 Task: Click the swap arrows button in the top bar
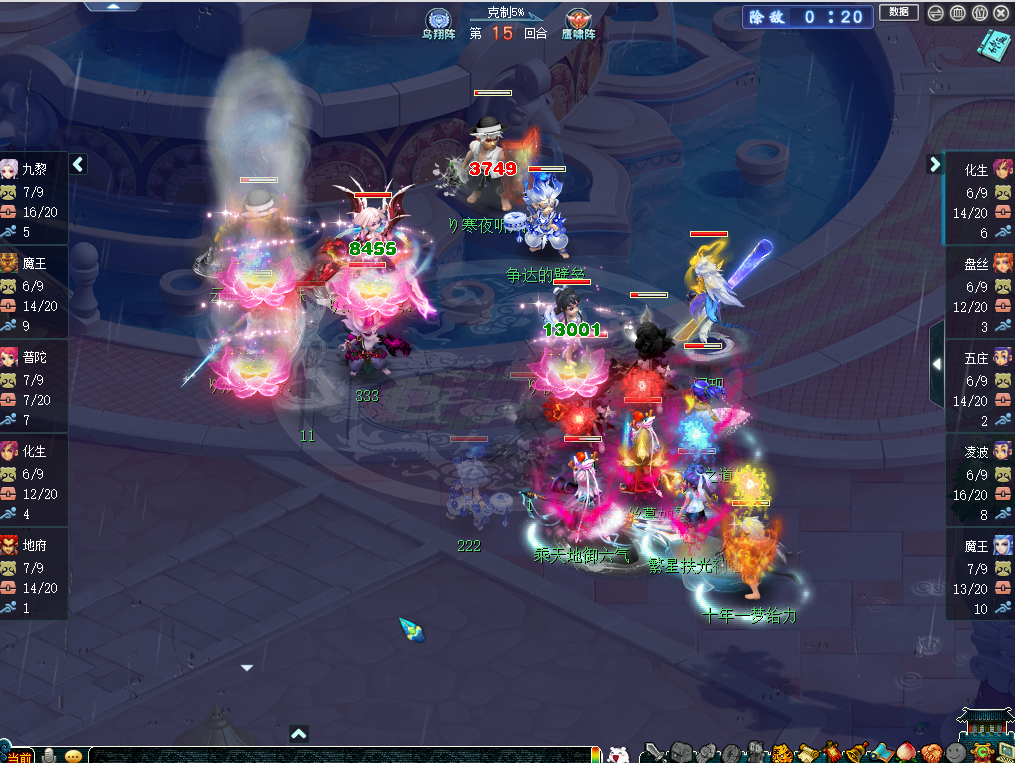click(x=935, y=13)
